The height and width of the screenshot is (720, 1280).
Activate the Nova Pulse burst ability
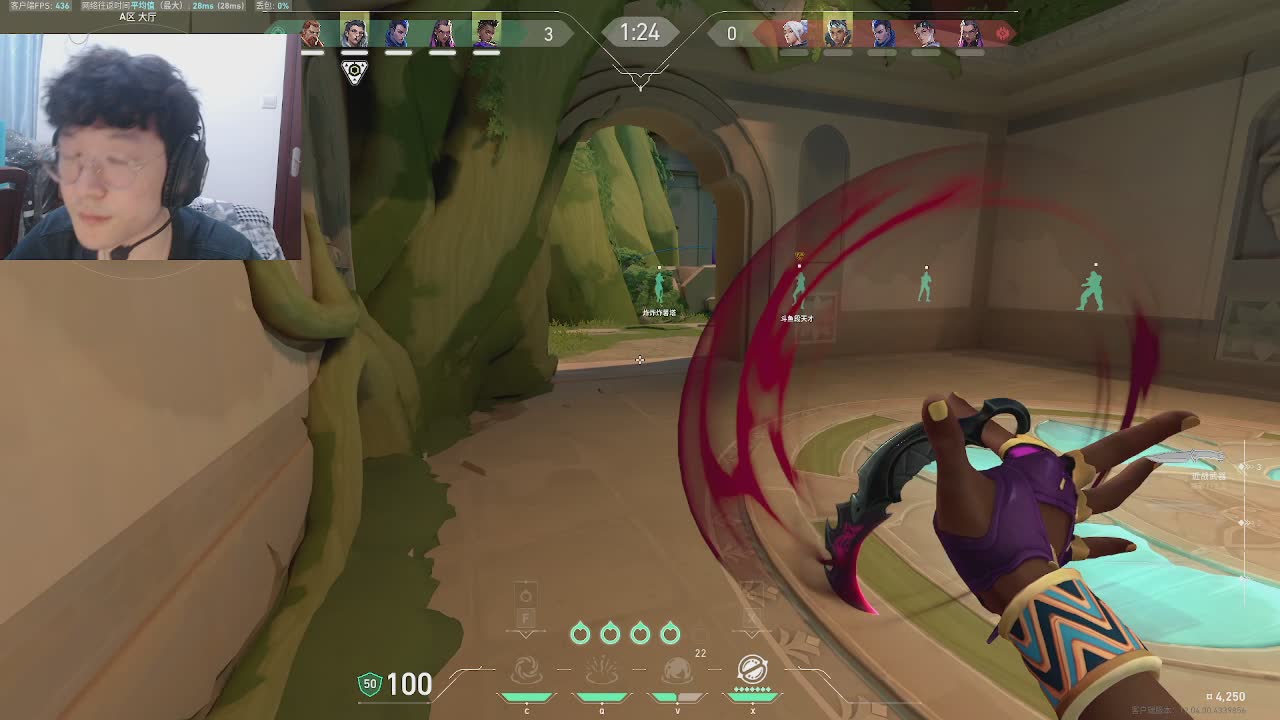pos(601,670)
